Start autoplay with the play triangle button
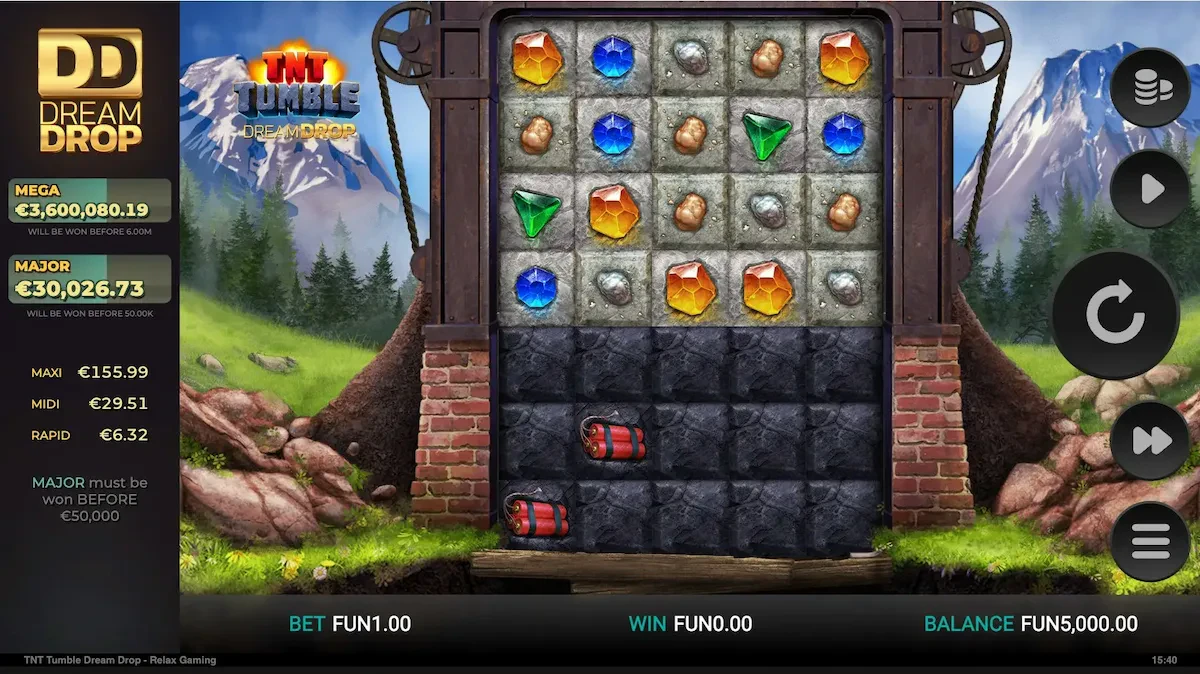Screen dimensions: 1200x674 [1149, 188]
